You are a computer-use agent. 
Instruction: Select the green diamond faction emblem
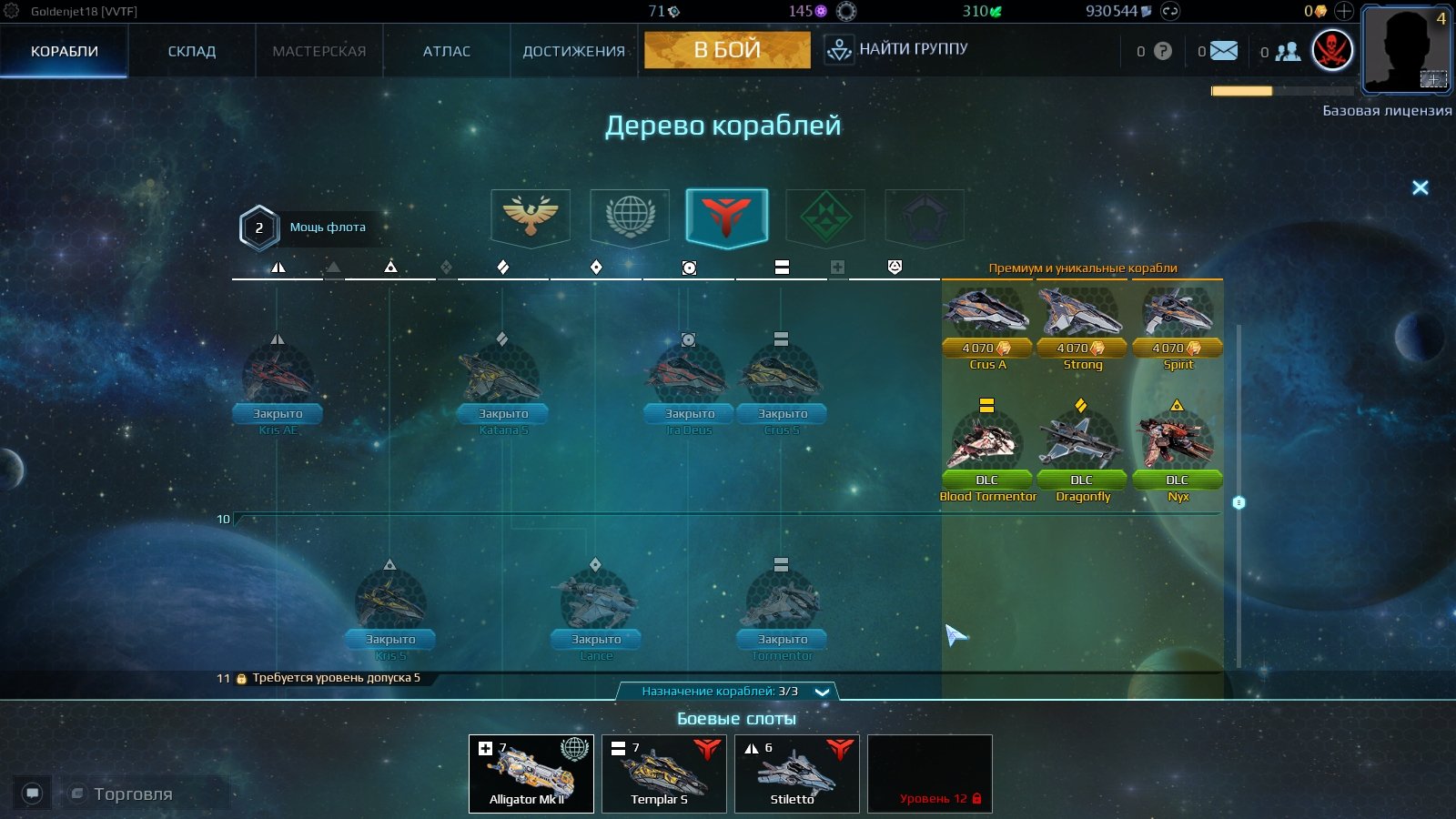[x=825, y=217]
